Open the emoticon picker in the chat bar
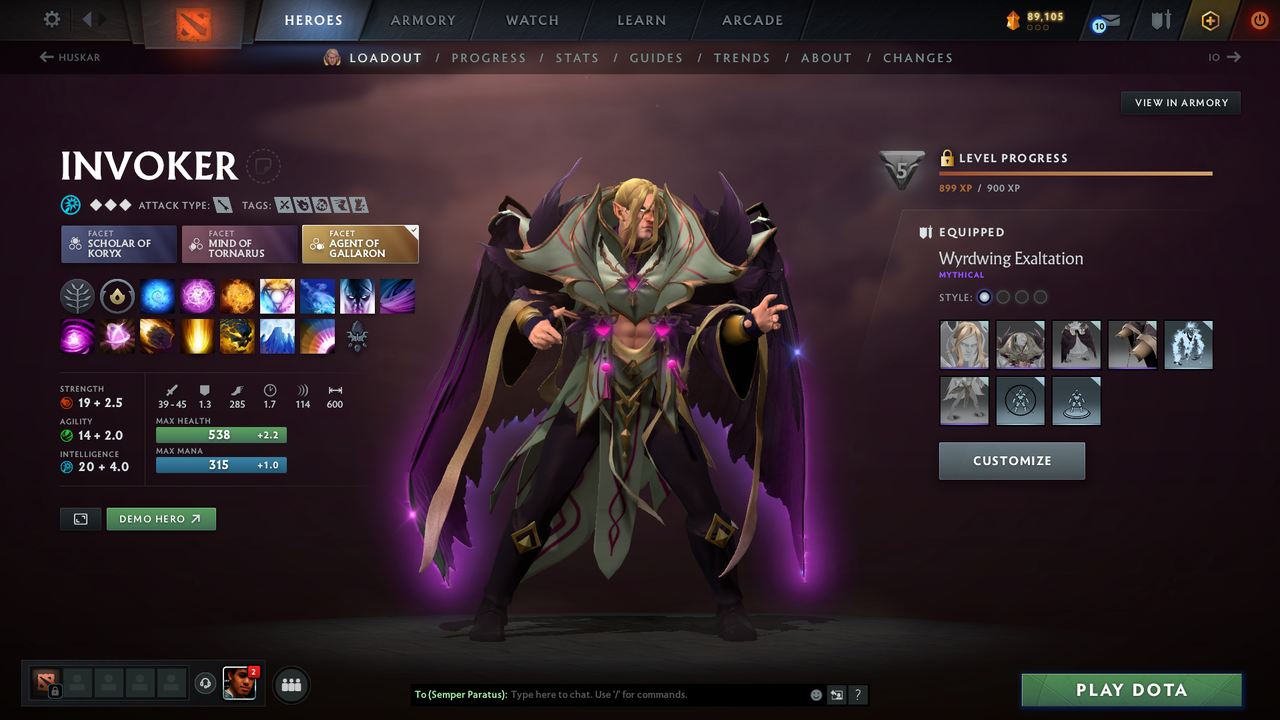Image resolution: width=1280 pixels, height=720 pixels. click(815, 694)
